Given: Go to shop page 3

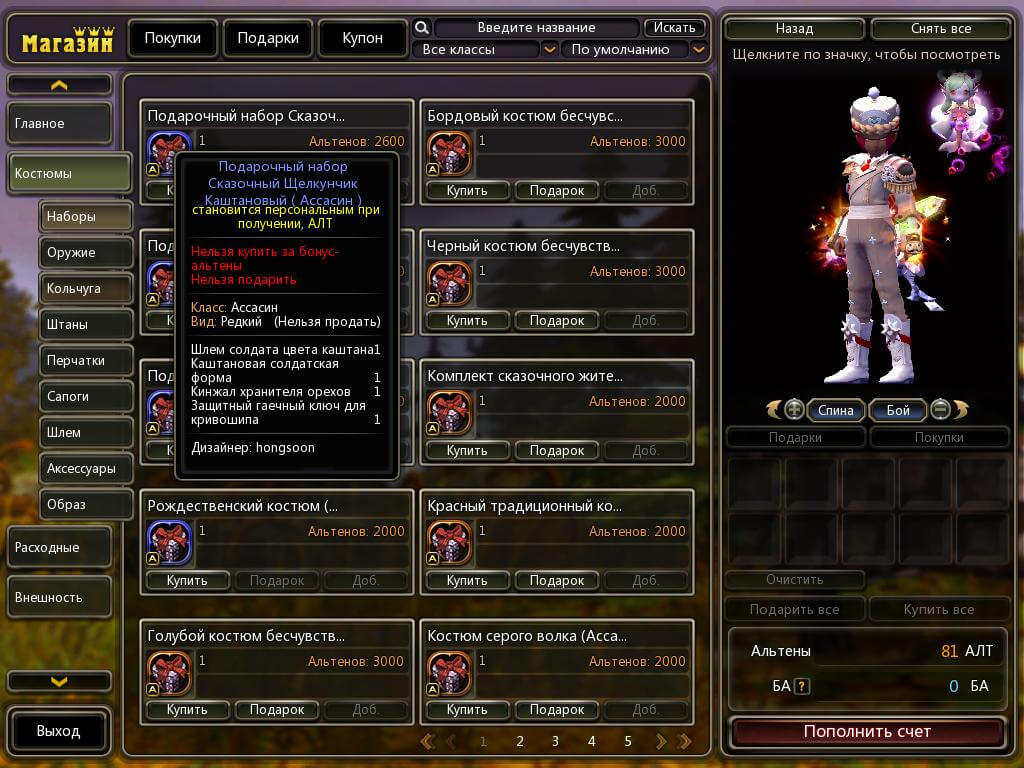Looking at the screenshot, I should tap(555, 741).
